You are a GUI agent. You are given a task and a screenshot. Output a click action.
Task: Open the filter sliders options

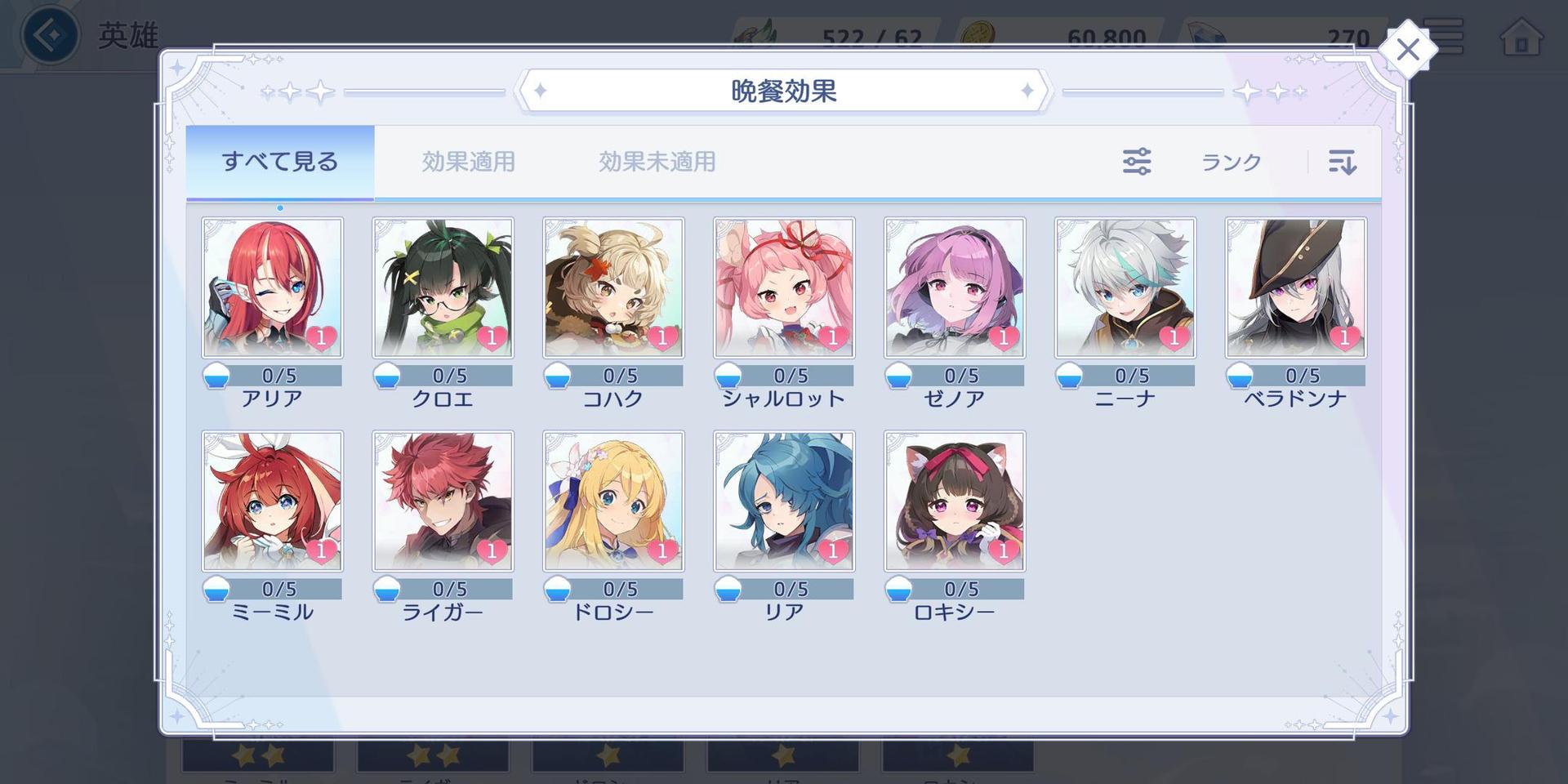click(x=1136, y=162)
